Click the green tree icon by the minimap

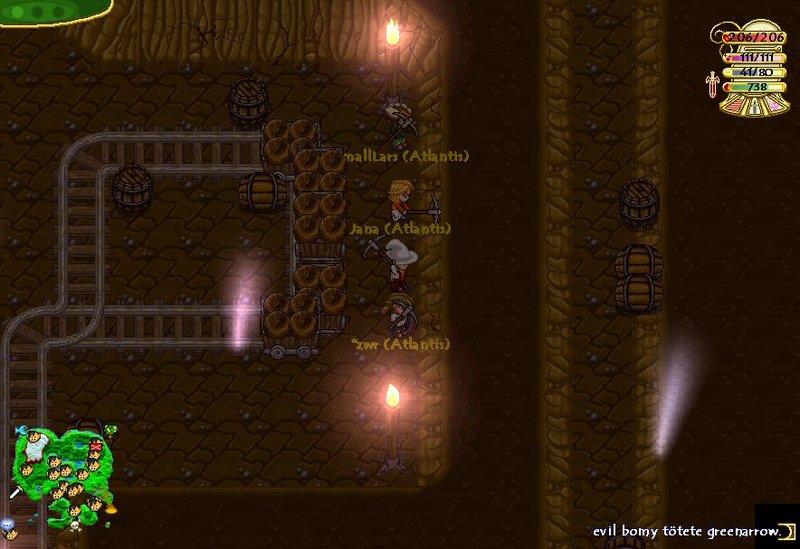(x=111, y=431)
